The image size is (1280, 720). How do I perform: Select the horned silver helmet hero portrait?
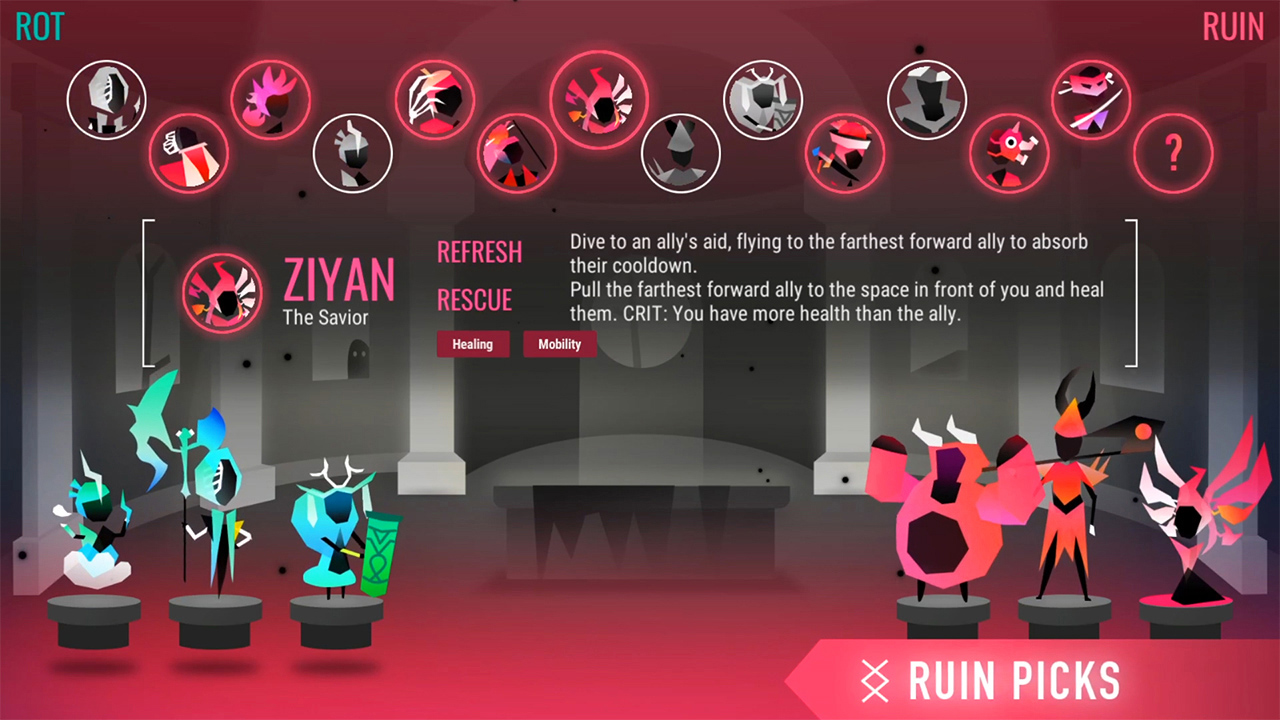(762, 98)
